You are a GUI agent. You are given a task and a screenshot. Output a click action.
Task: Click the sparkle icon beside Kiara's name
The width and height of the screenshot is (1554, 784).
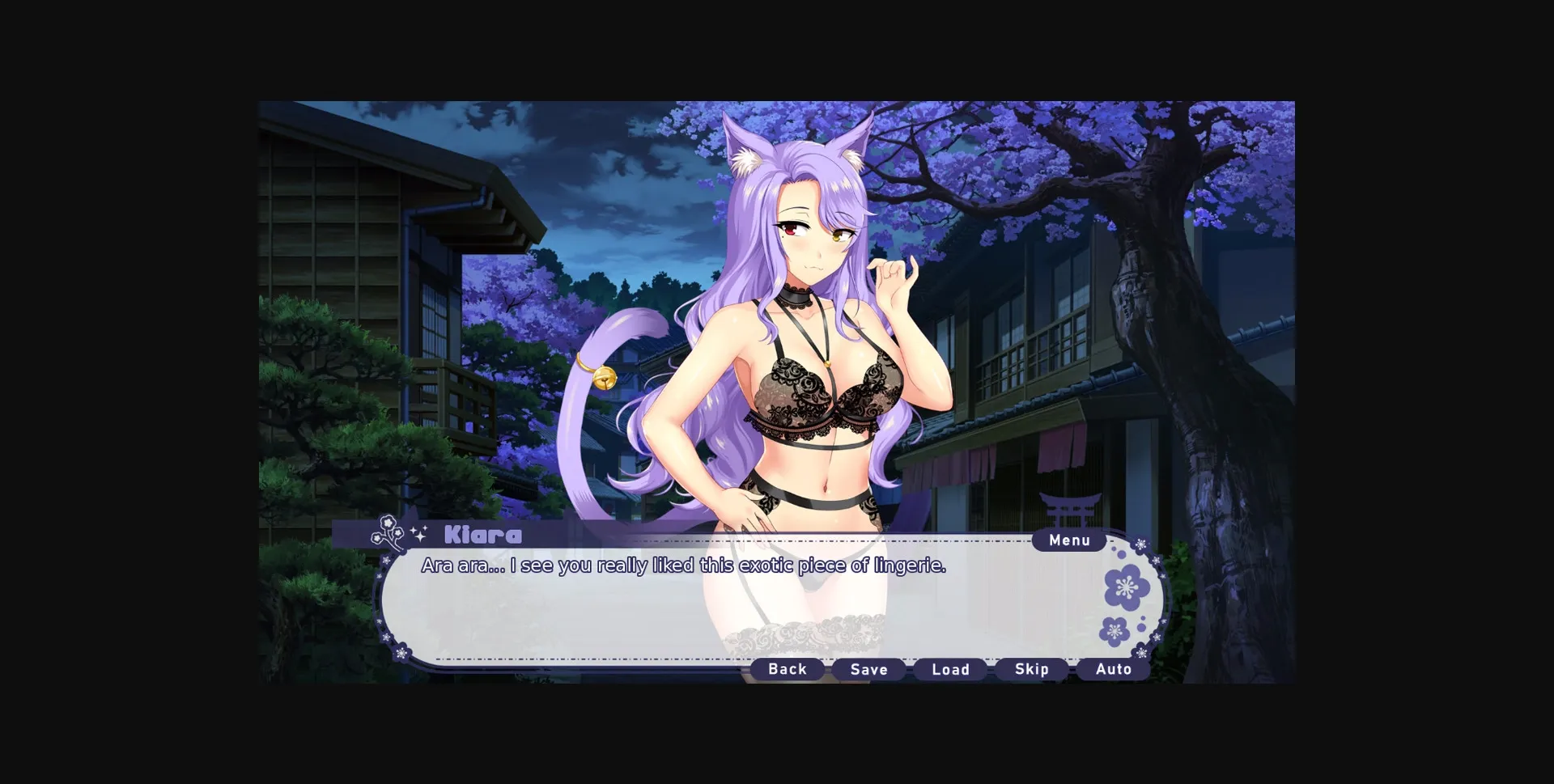pos(418,532)
